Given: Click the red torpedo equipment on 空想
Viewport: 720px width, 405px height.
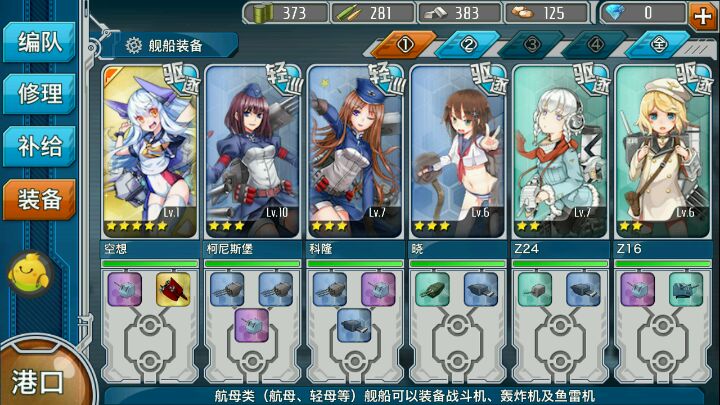Looking at the screenshot, I should pos(174,289).
